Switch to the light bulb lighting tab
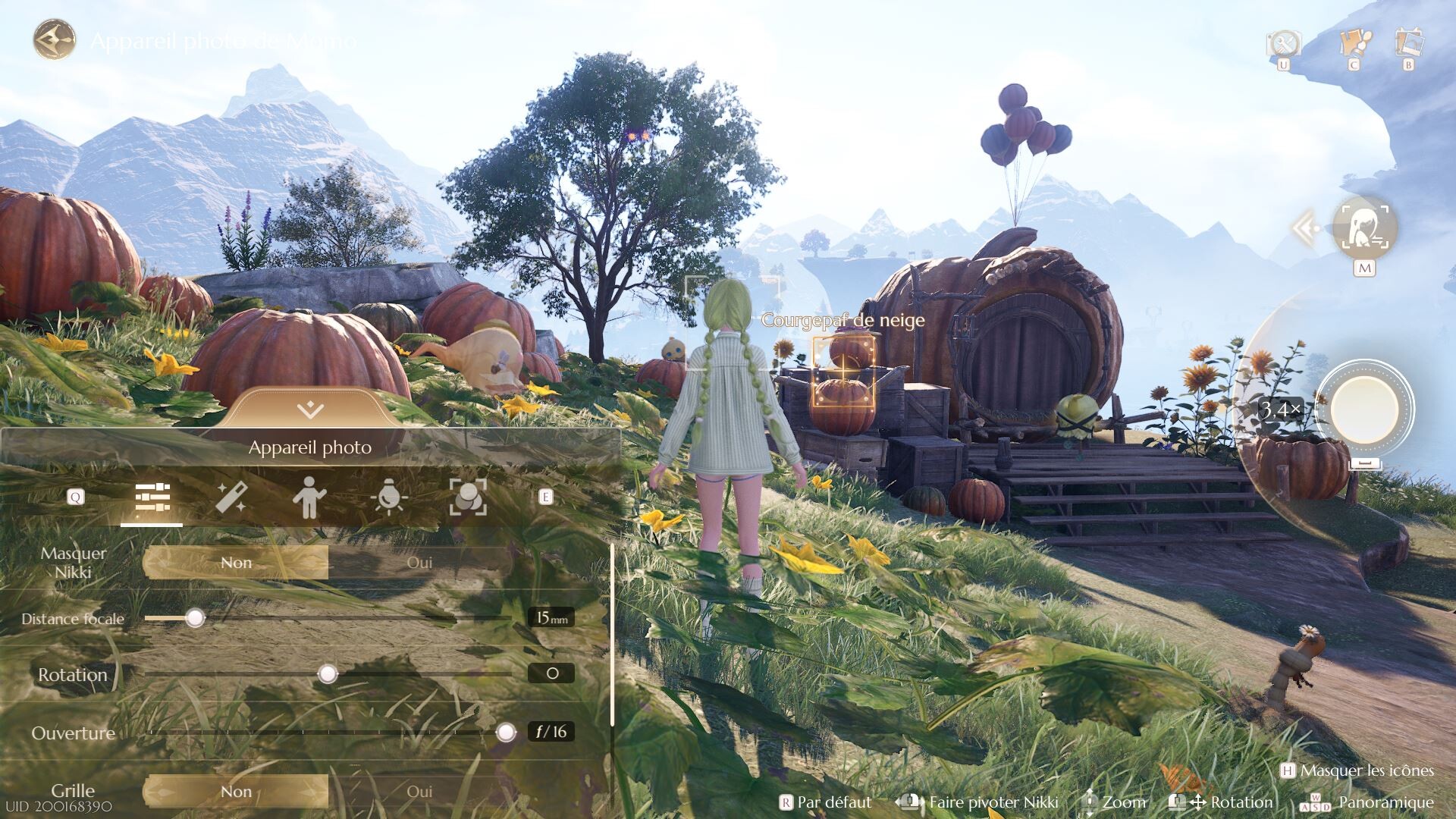Image resolution: width=1456 pixels, height=819 pixels. (x=389, y=498)
